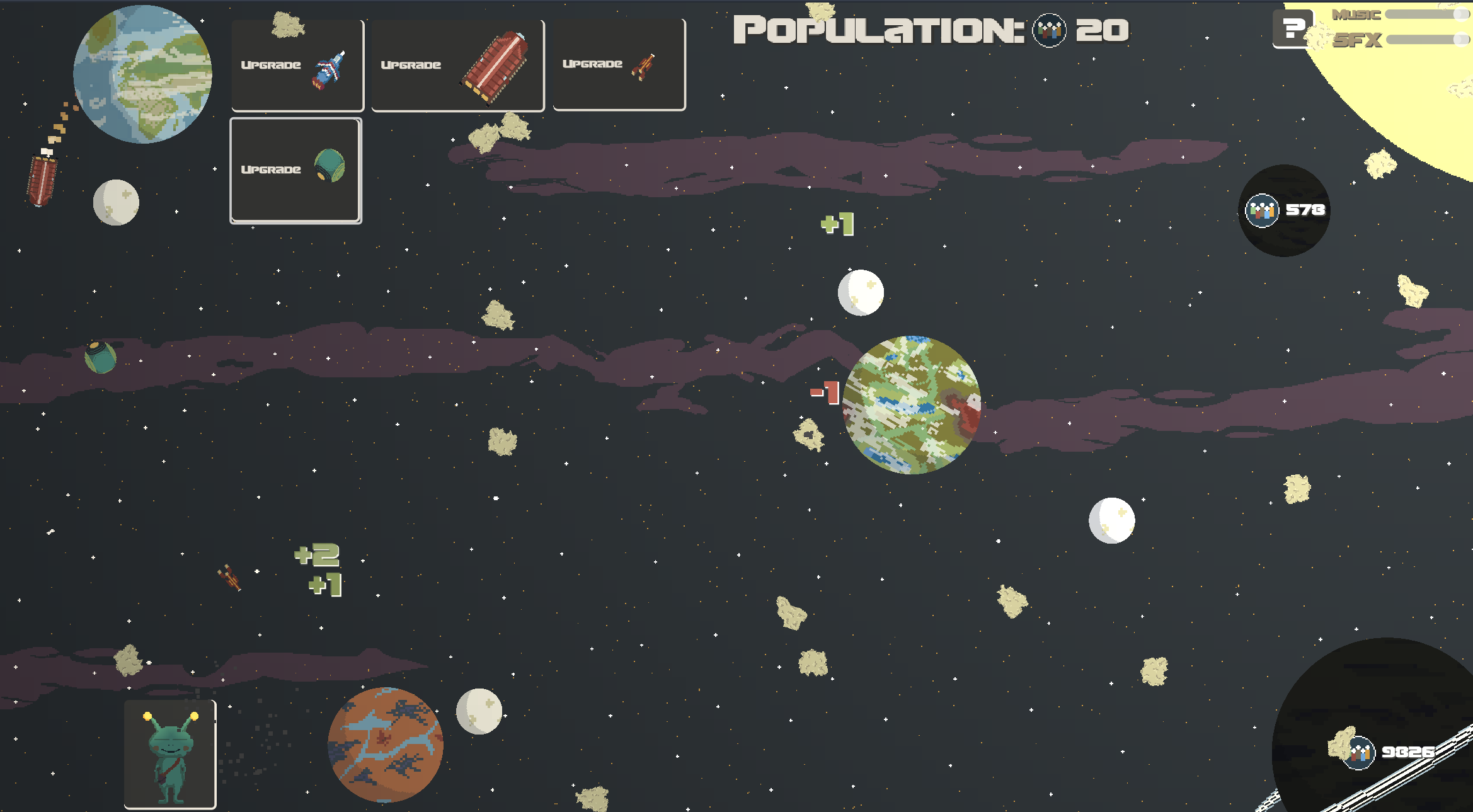Upgrade the large red cargo ship
The height and width of the screenshot is (812, 1473).
[457, 66]
